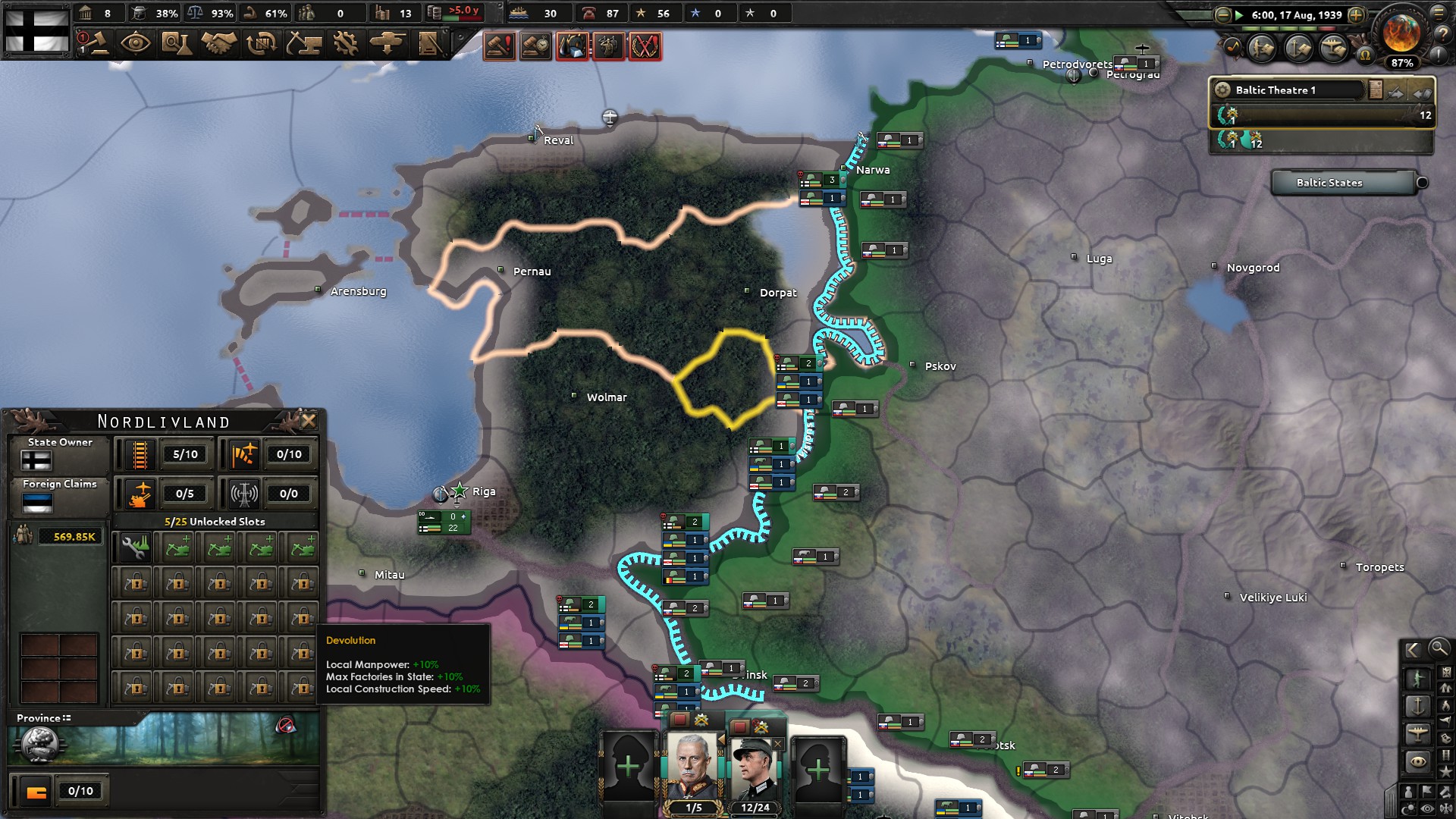Viewport: 1456px width, 819px height.
Task: Open the main menu with the hamburger icon
Action: point(1439,14)
